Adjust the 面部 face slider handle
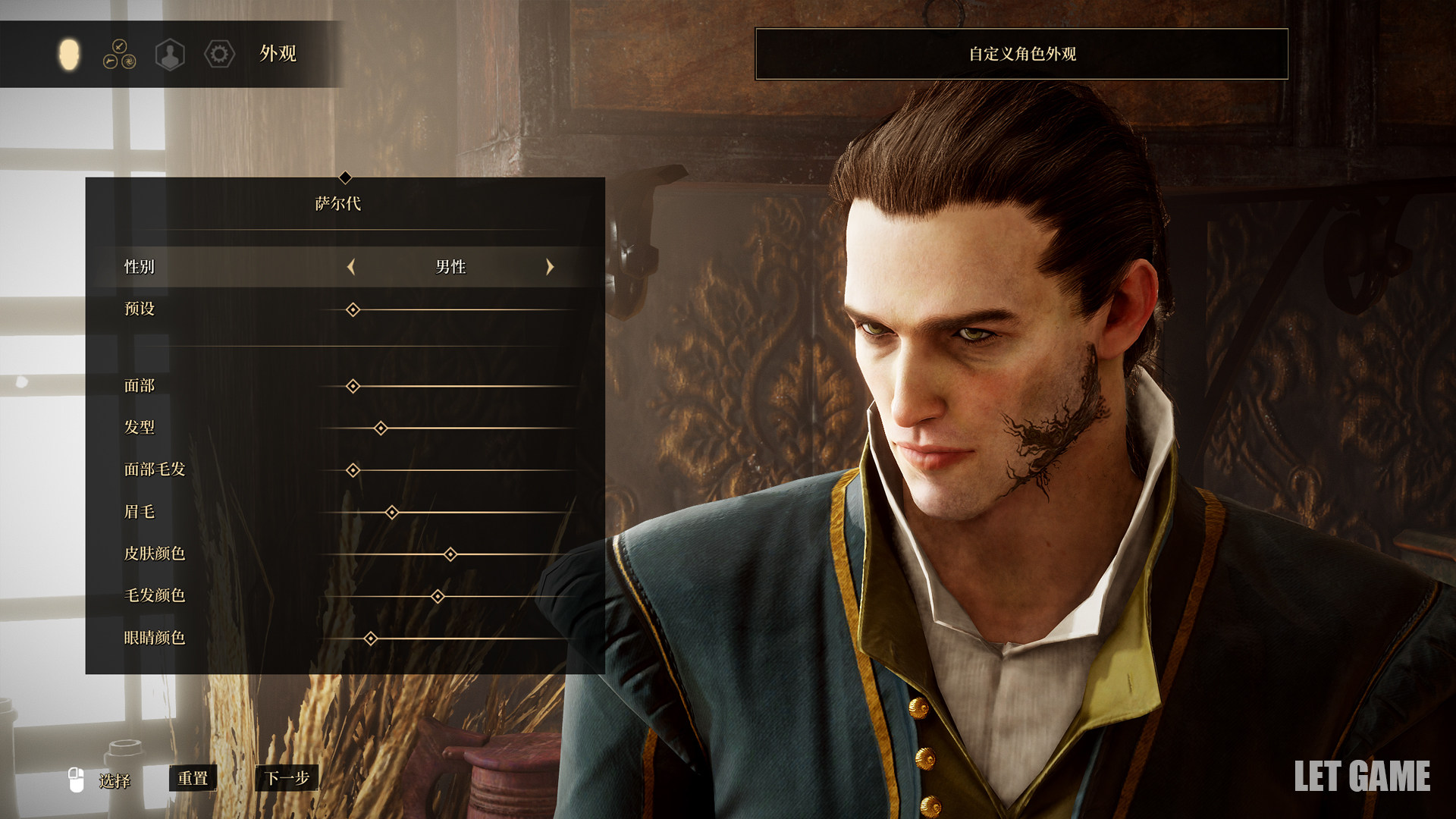This screenshot has height=819, width=1456. point(353,387)
